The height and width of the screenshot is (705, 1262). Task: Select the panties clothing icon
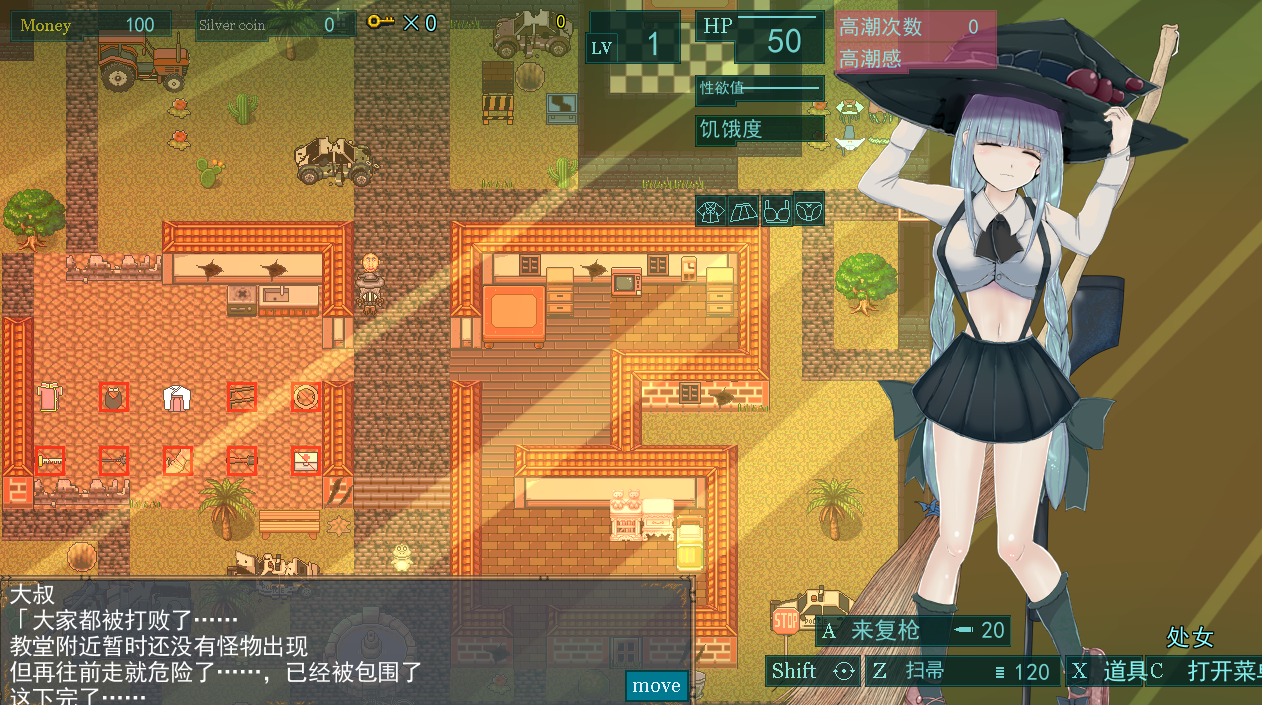(x=809, y=209)
